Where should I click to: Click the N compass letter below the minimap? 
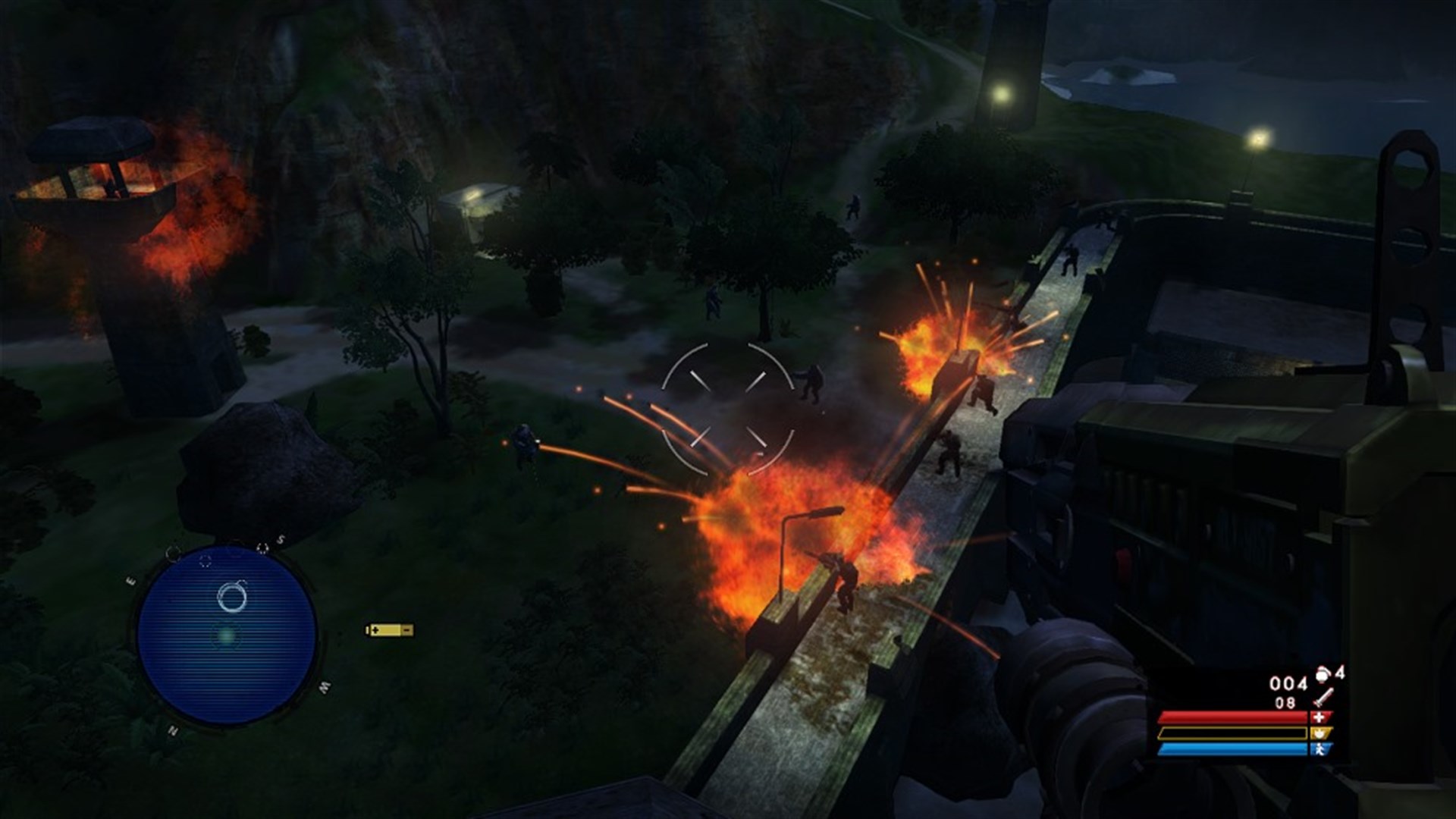pyautogui.click(x=172, y=730)
